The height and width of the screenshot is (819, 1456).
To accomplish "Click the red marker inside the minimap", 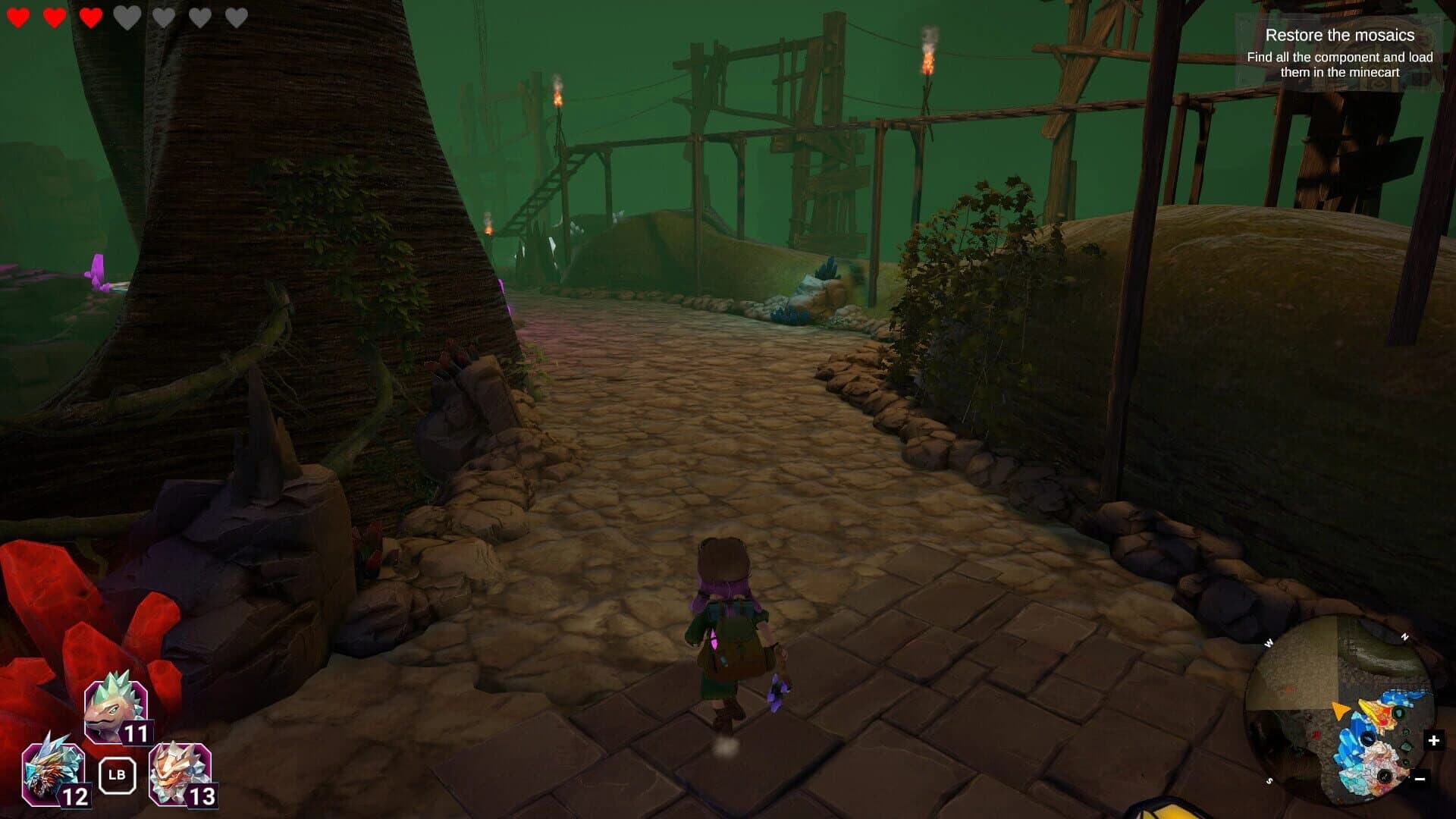I will pos(1316,735).
